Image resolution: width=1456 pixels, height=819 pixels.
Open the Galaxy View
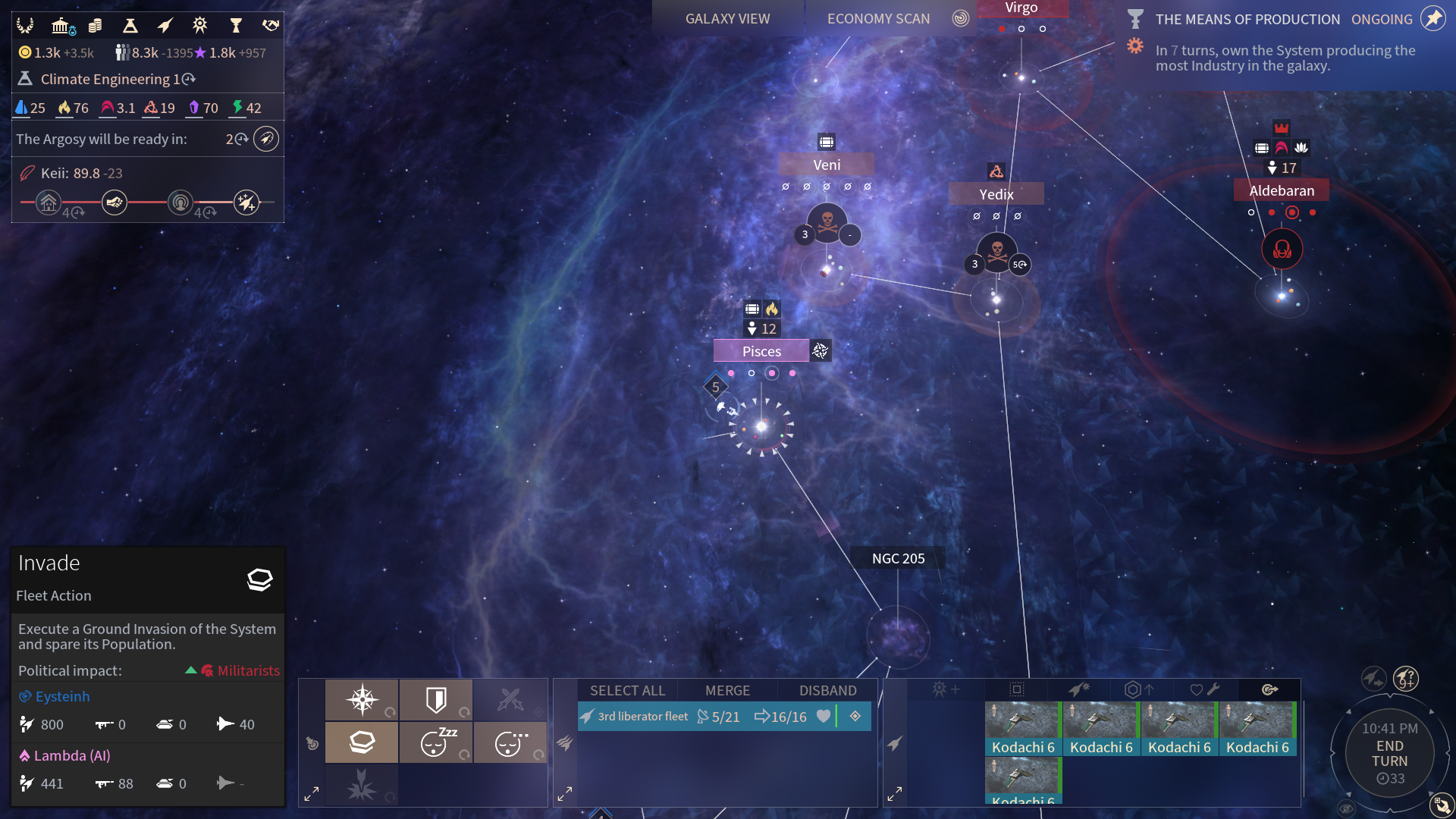[727, 19]
